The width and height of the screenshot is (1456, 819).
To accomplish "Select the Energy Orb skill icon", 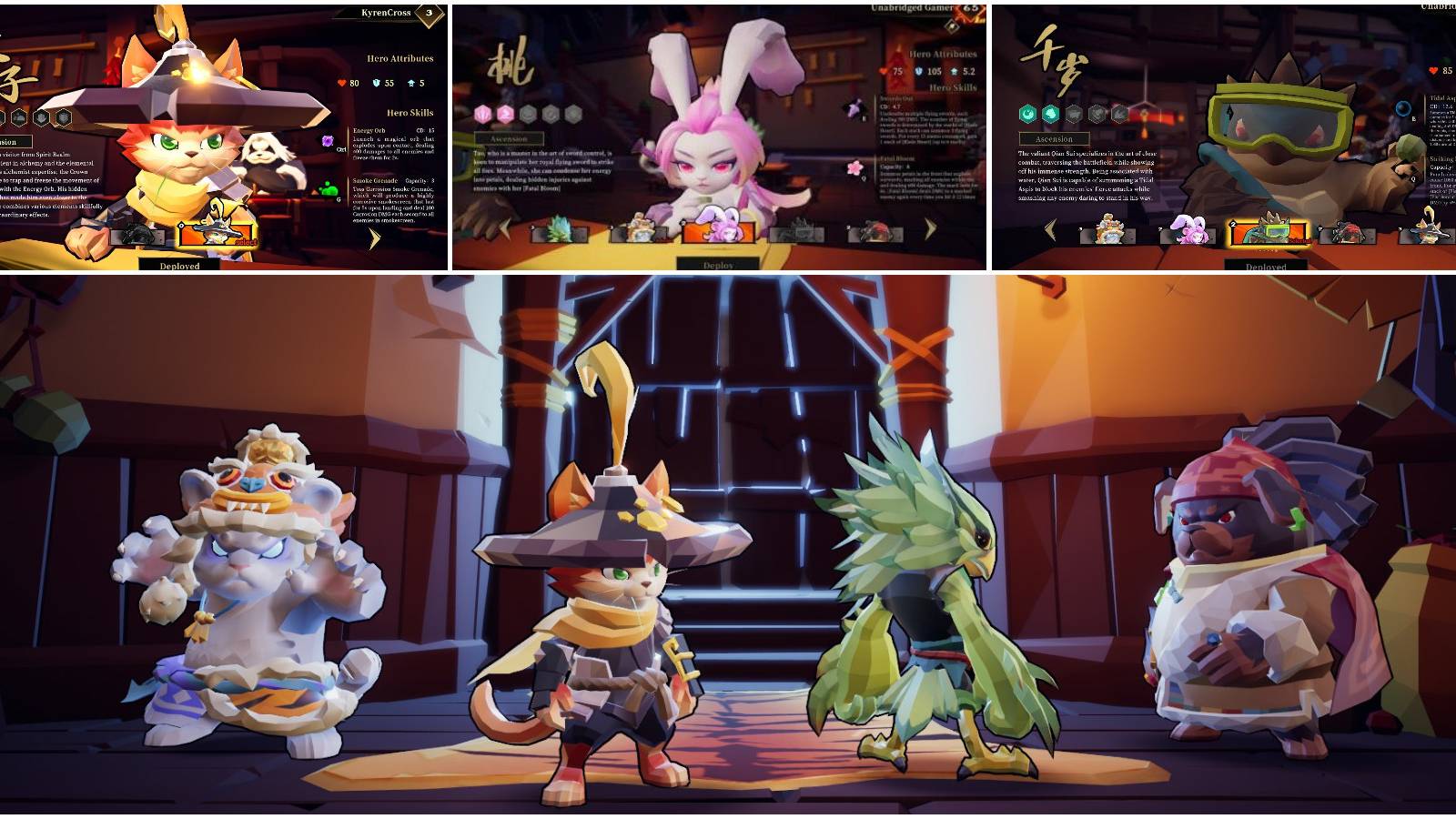I will coord(328,141).
